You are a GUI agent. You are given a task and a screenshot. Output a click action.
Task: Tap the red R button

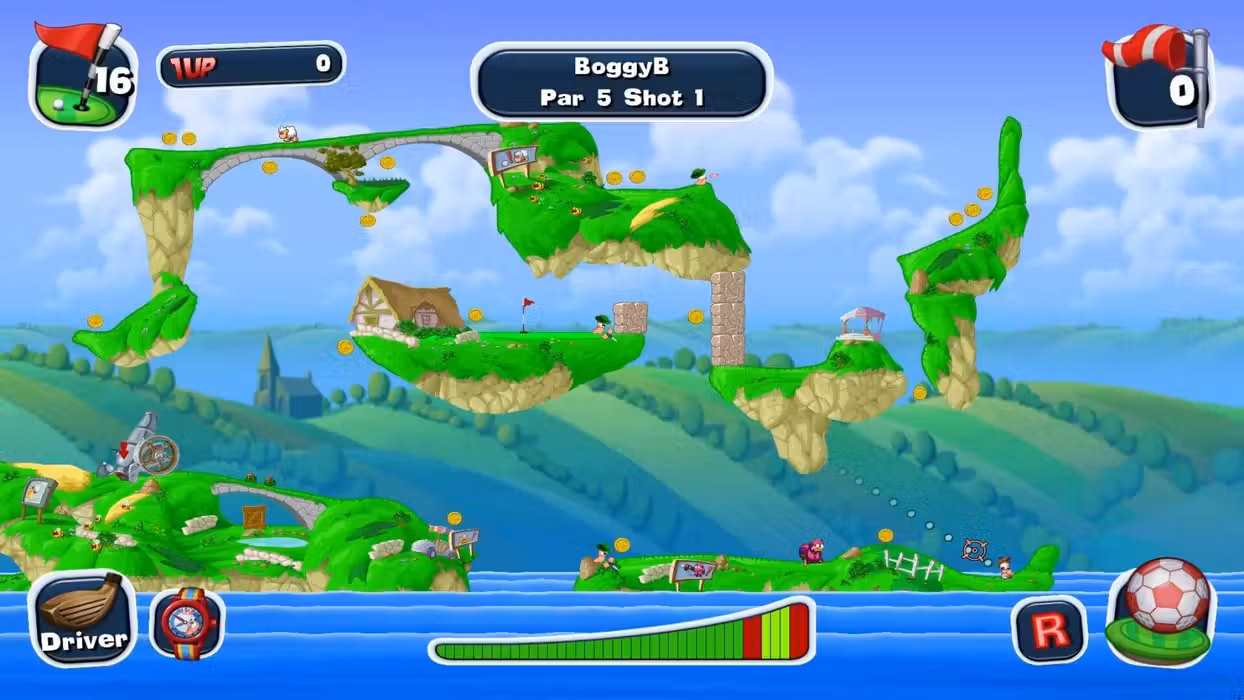pos(1048,629)
